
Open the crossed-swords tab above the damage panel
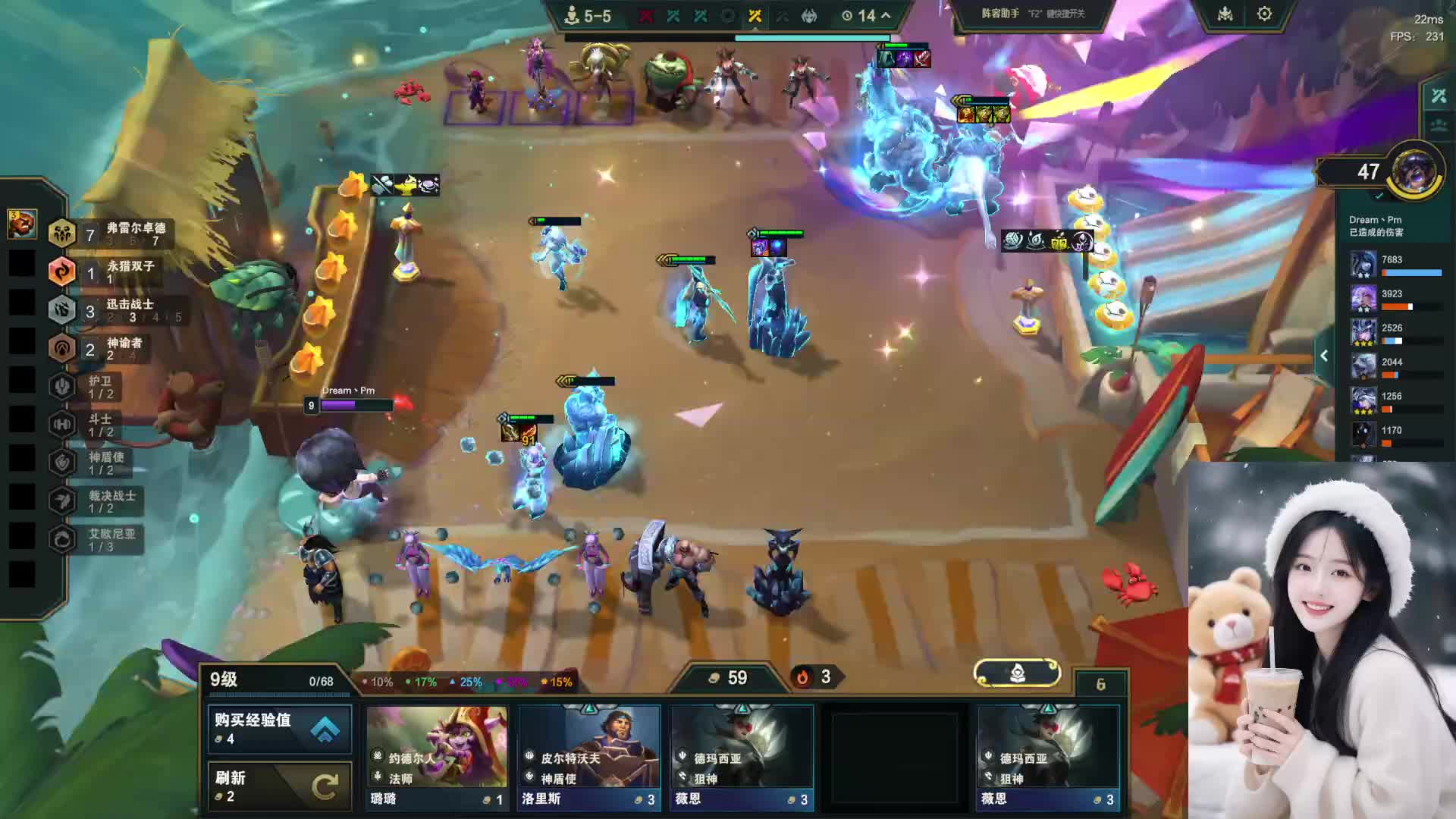1439,96
